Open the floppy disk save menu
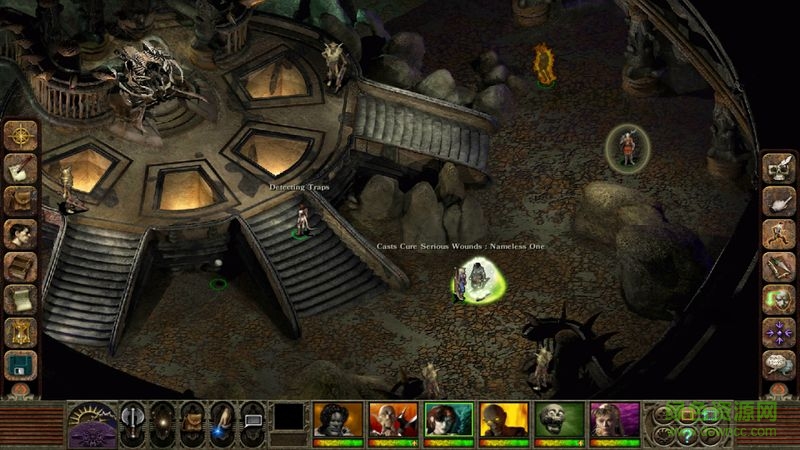Image resolution: width=800 pixels, height=450 pixels. (x=20, y=364)
